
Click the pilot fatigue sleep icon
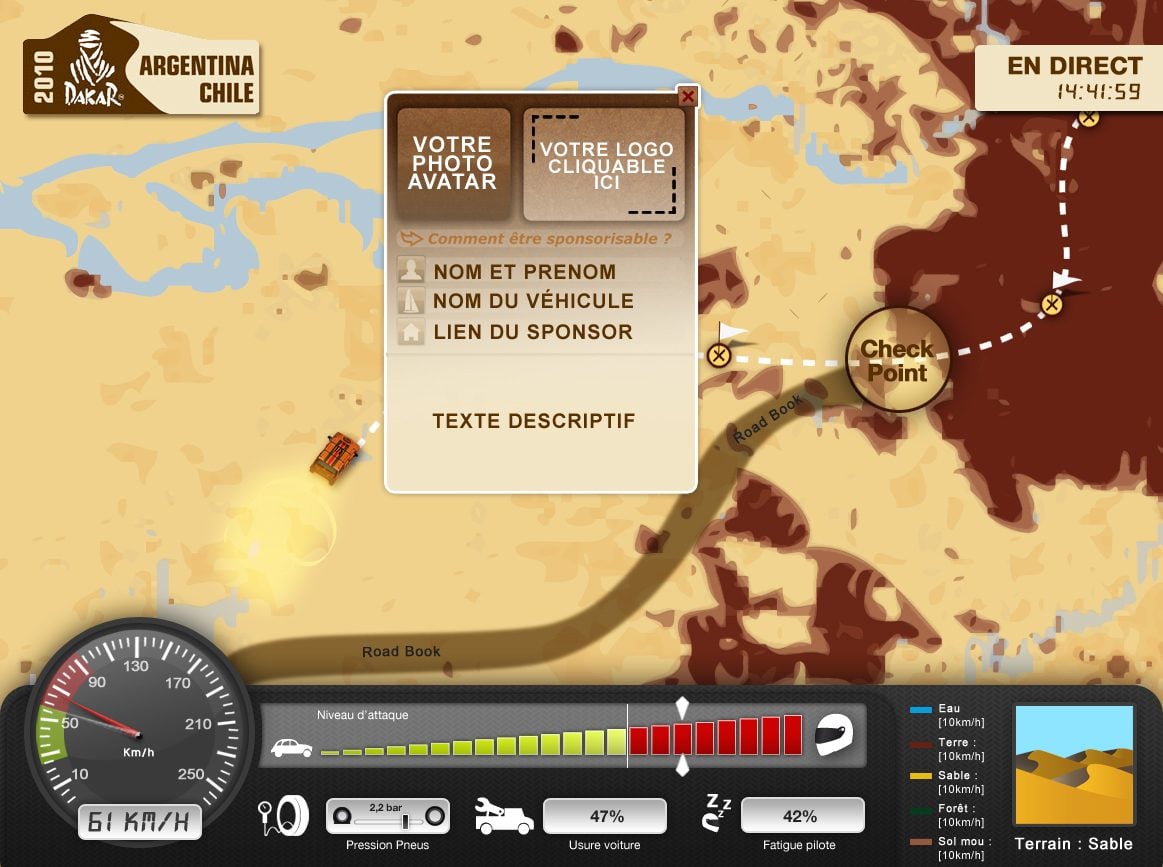click(717, 813)
